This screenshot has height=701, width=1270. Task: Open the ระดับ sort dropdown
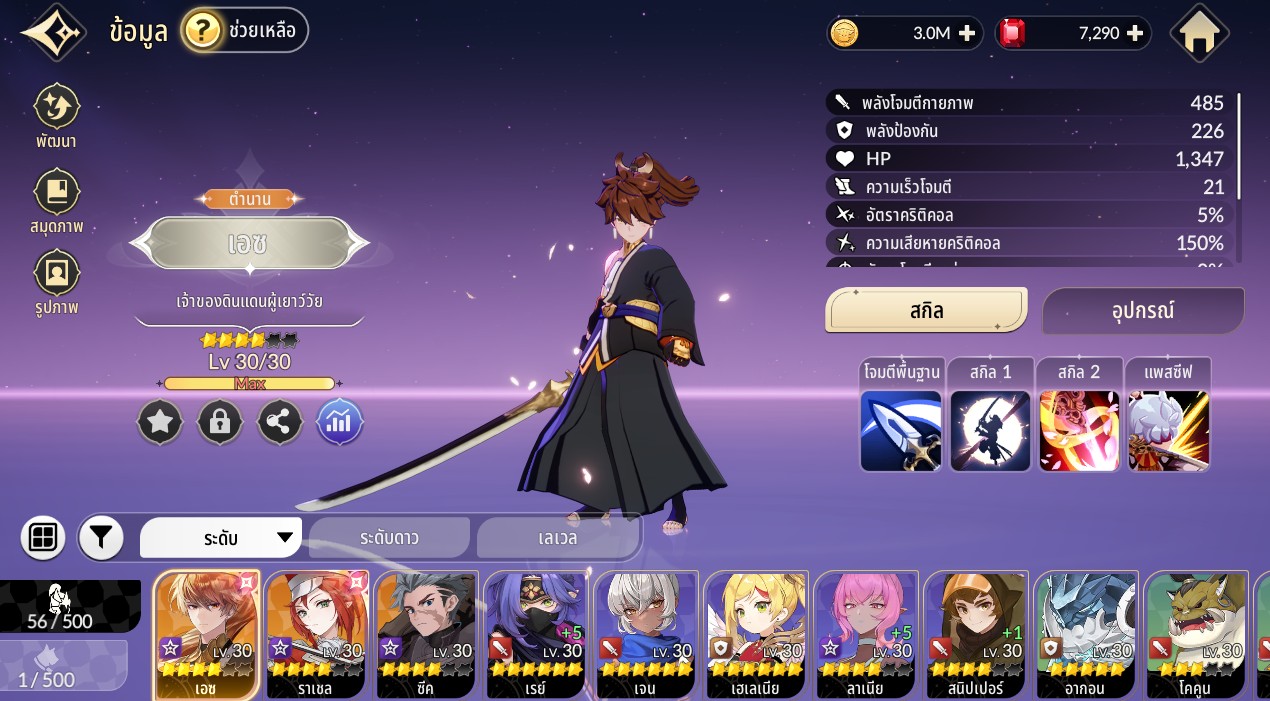(221, 538)
